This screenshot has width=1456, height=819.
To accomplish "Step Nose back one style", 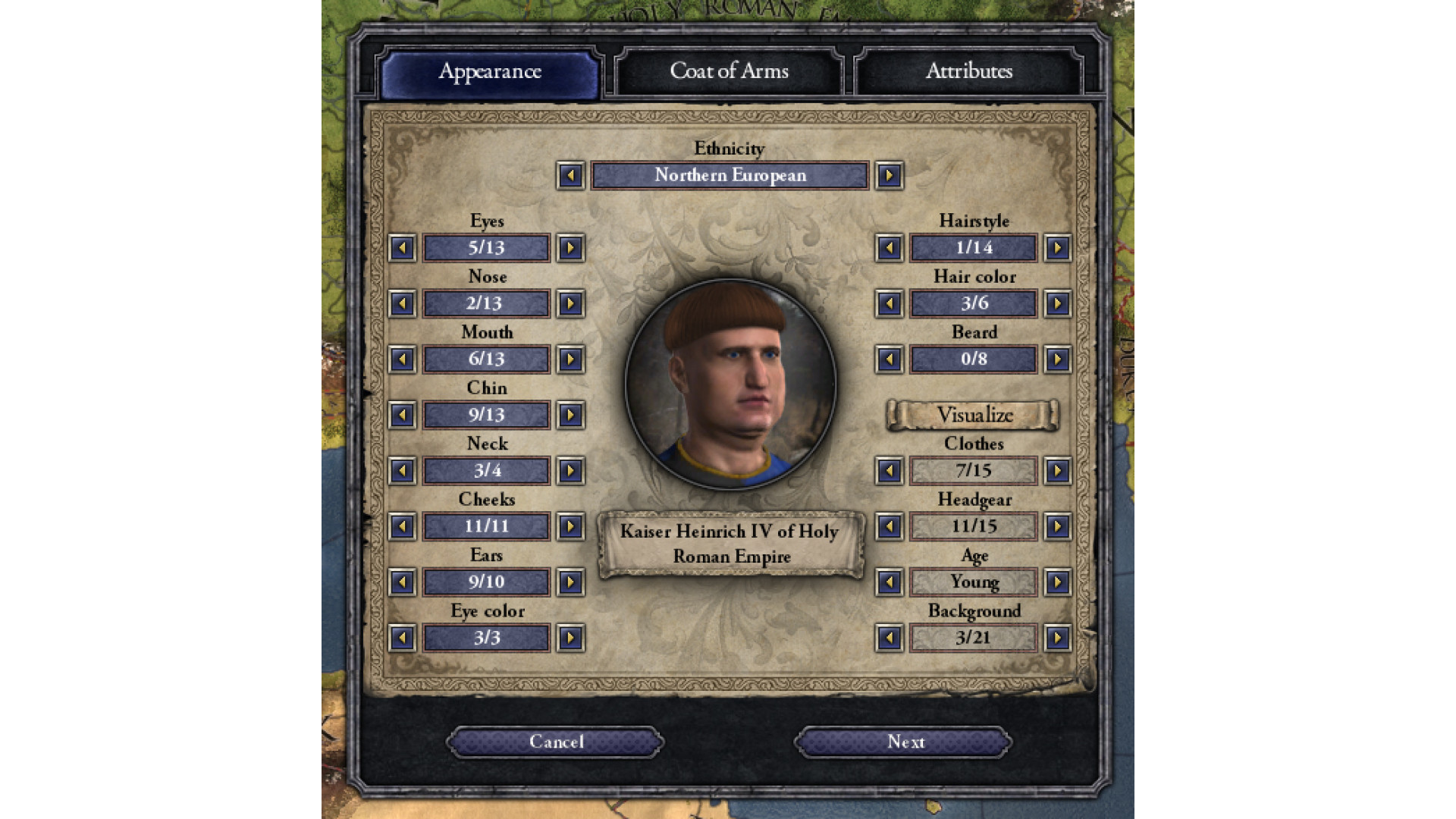I will [402, 304].
